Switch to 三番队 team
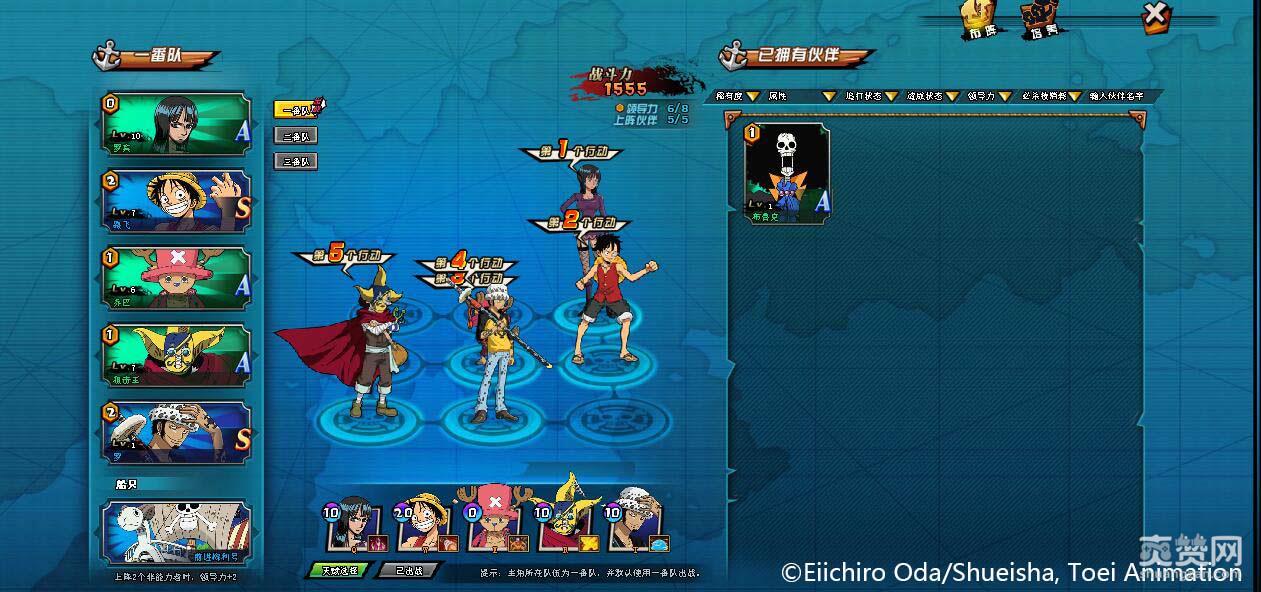Viewport: 1261px width, 592px height. tap(296, 160)
